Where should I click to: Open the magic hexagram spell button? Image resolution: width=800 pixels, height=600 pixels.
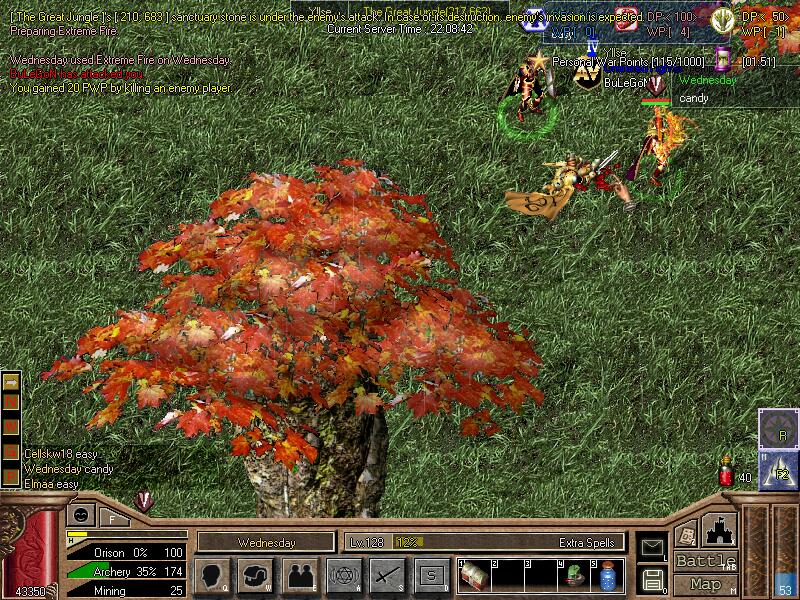[x=343, y=575]
